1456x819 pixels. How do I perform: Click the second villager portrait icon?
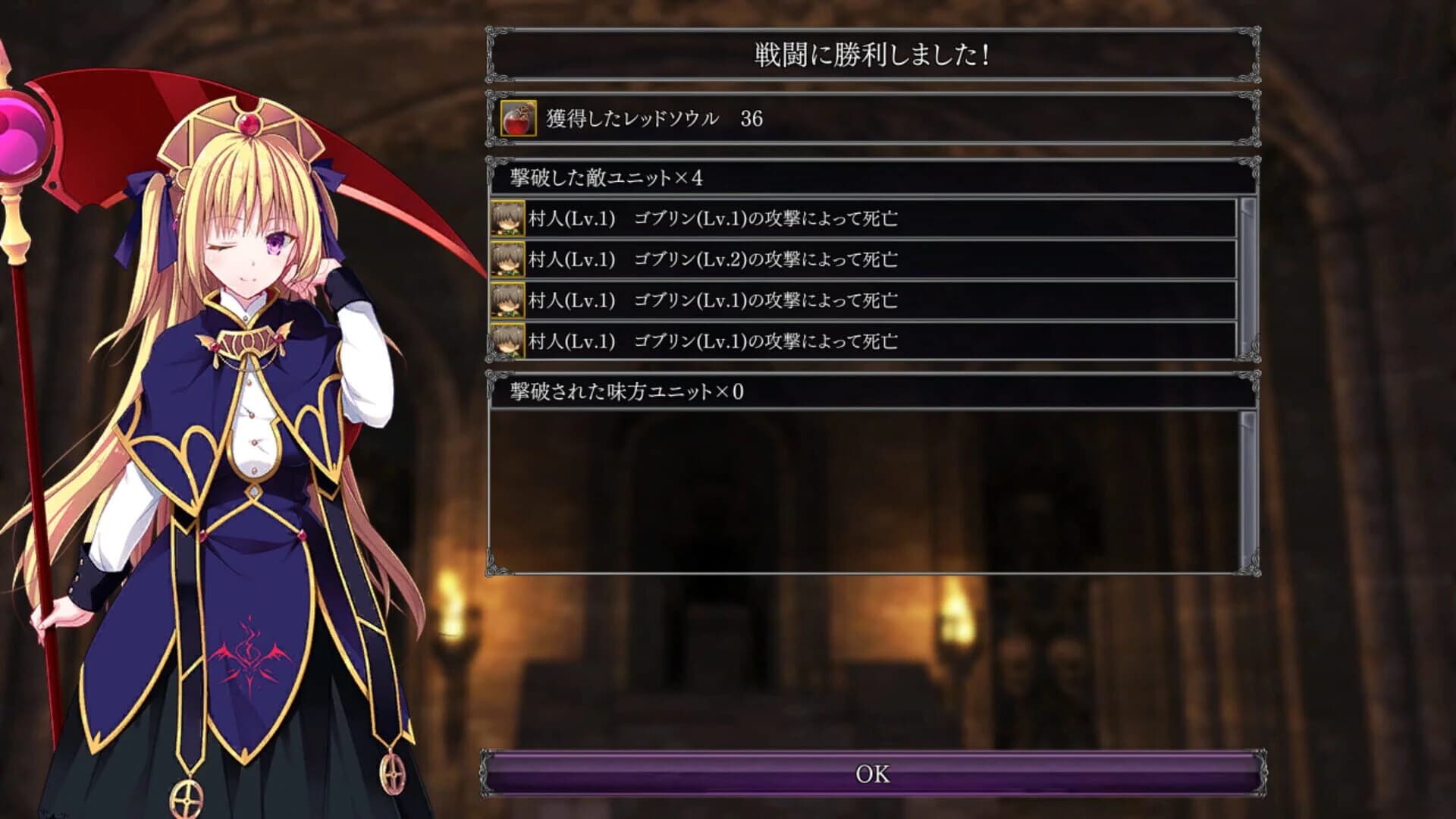[x=509, y=259]
